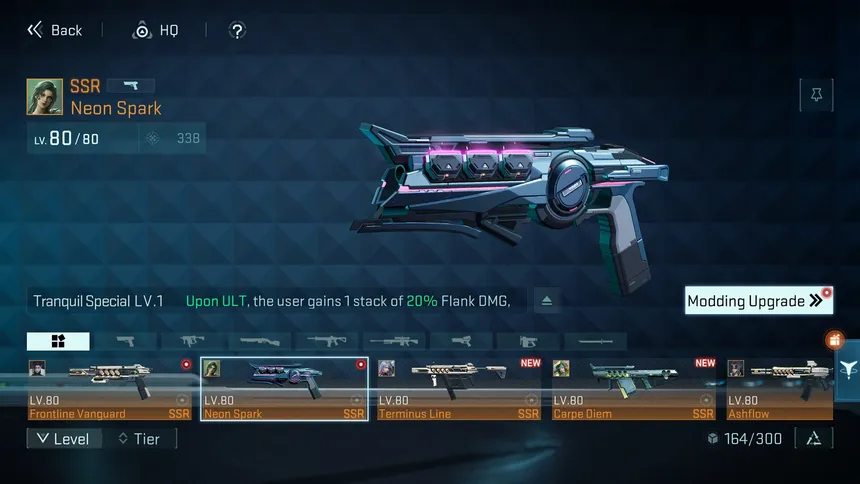Choose the Terminus Line weapon card

point(459,389)
